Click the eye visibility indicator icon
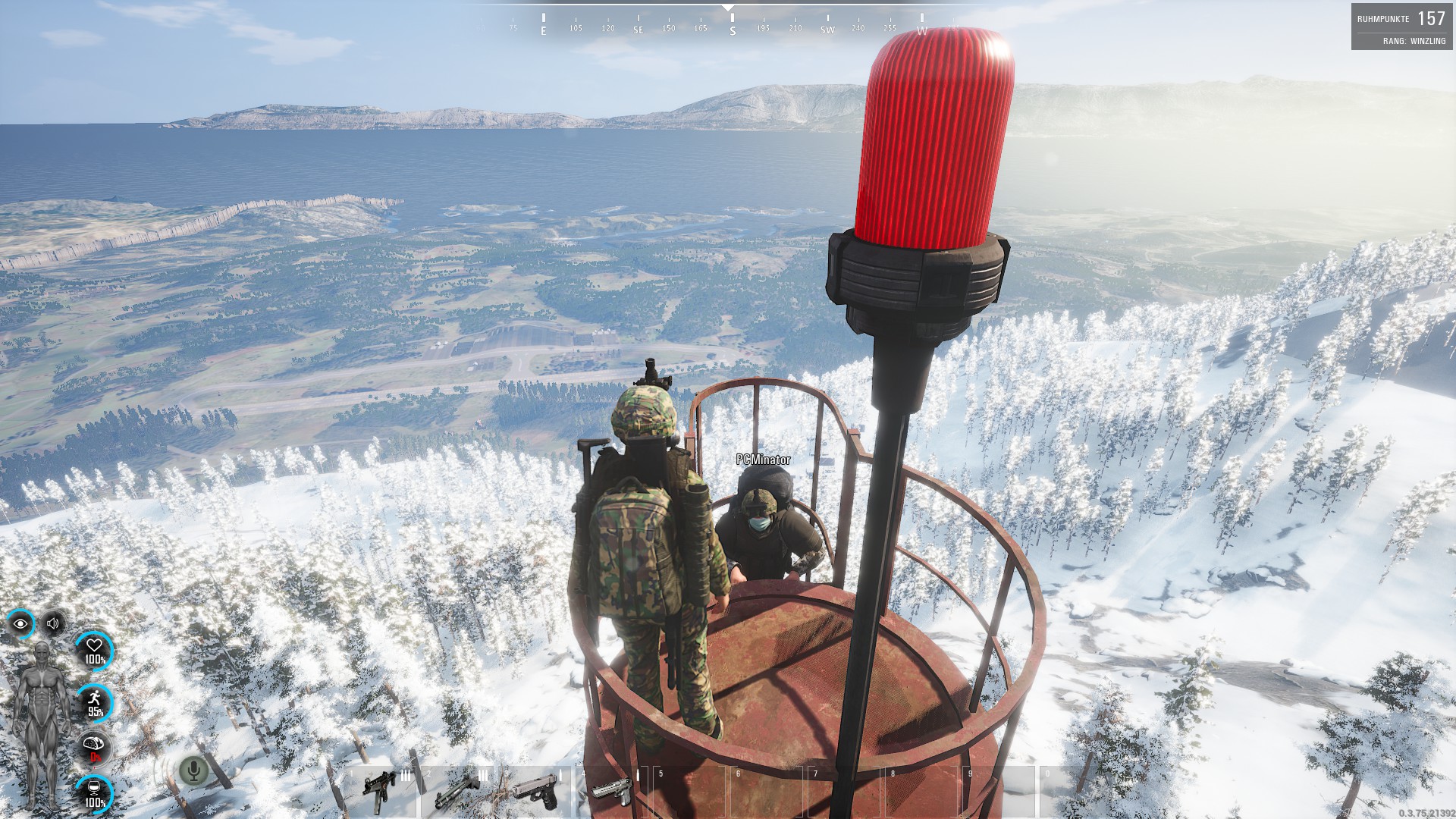The width and height of the screenshot is (1456, 819). pos(20,624)
